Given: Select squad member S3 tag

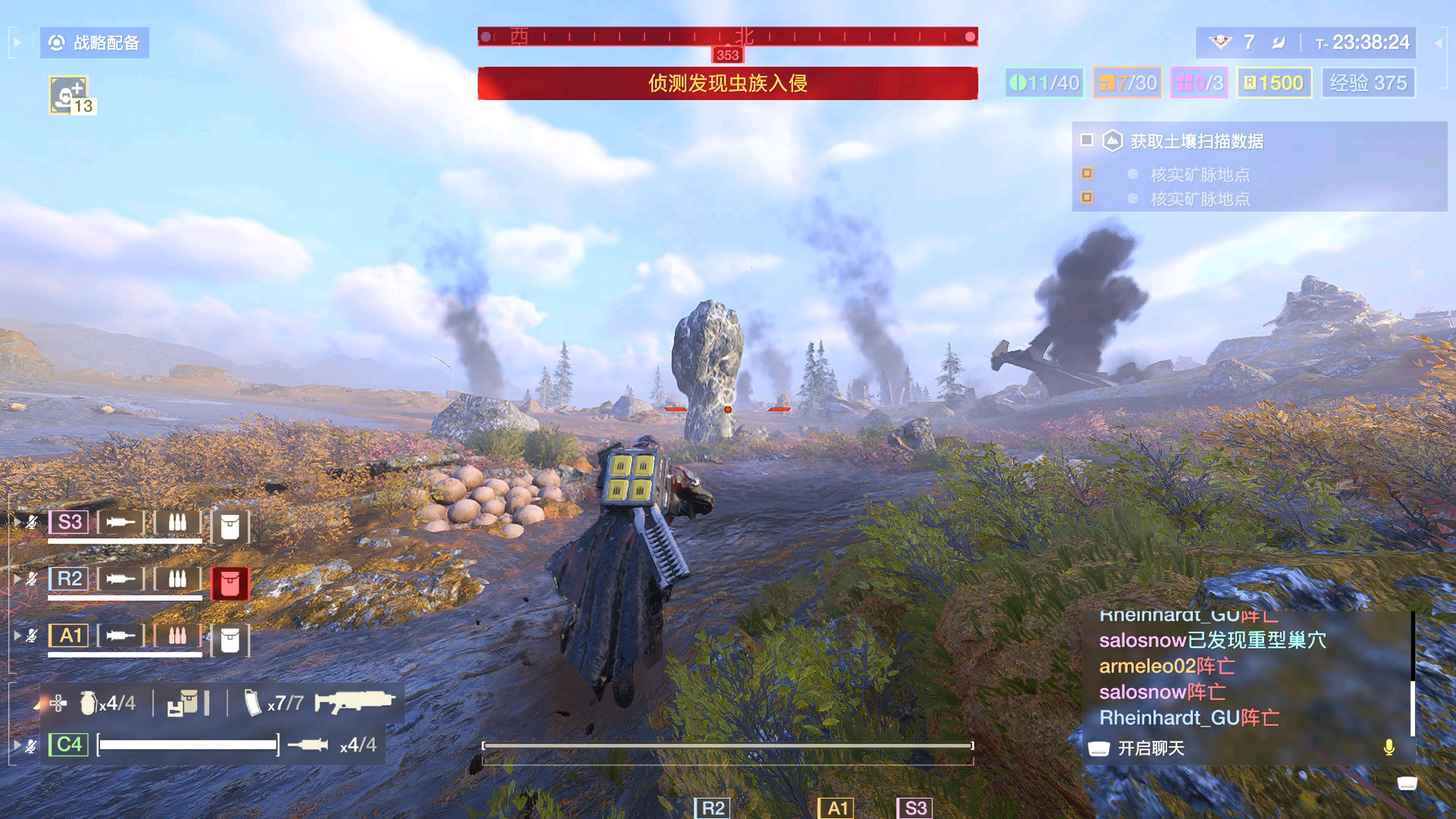Looking at the screenshot, I should (69, 522).
